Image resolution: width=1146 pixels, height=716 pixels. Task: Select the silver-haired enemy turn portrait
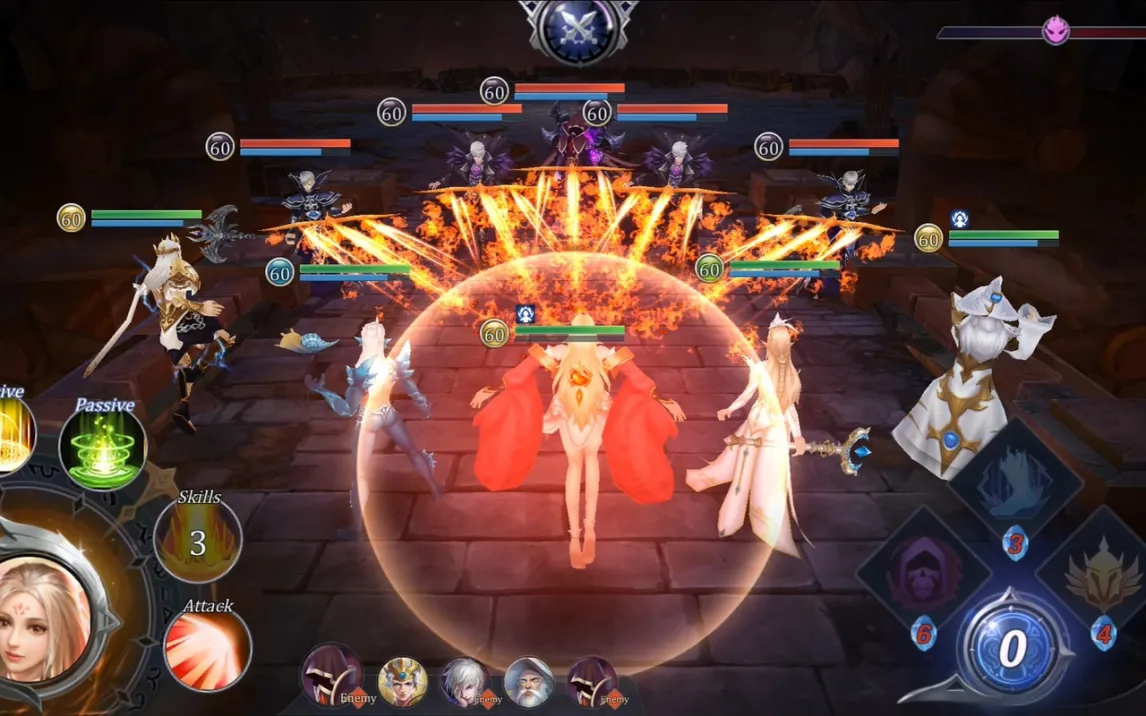[x=466, y=682]
